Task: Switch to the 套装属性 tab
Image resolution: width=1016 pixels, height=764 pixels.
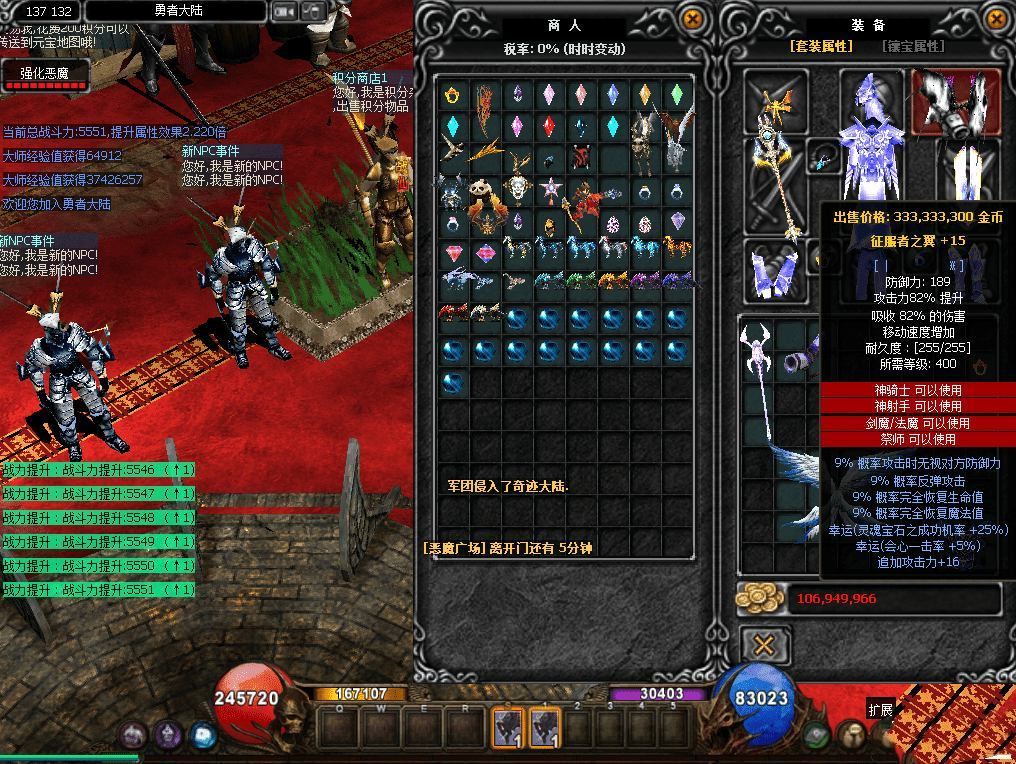Action: click(821, 46)
